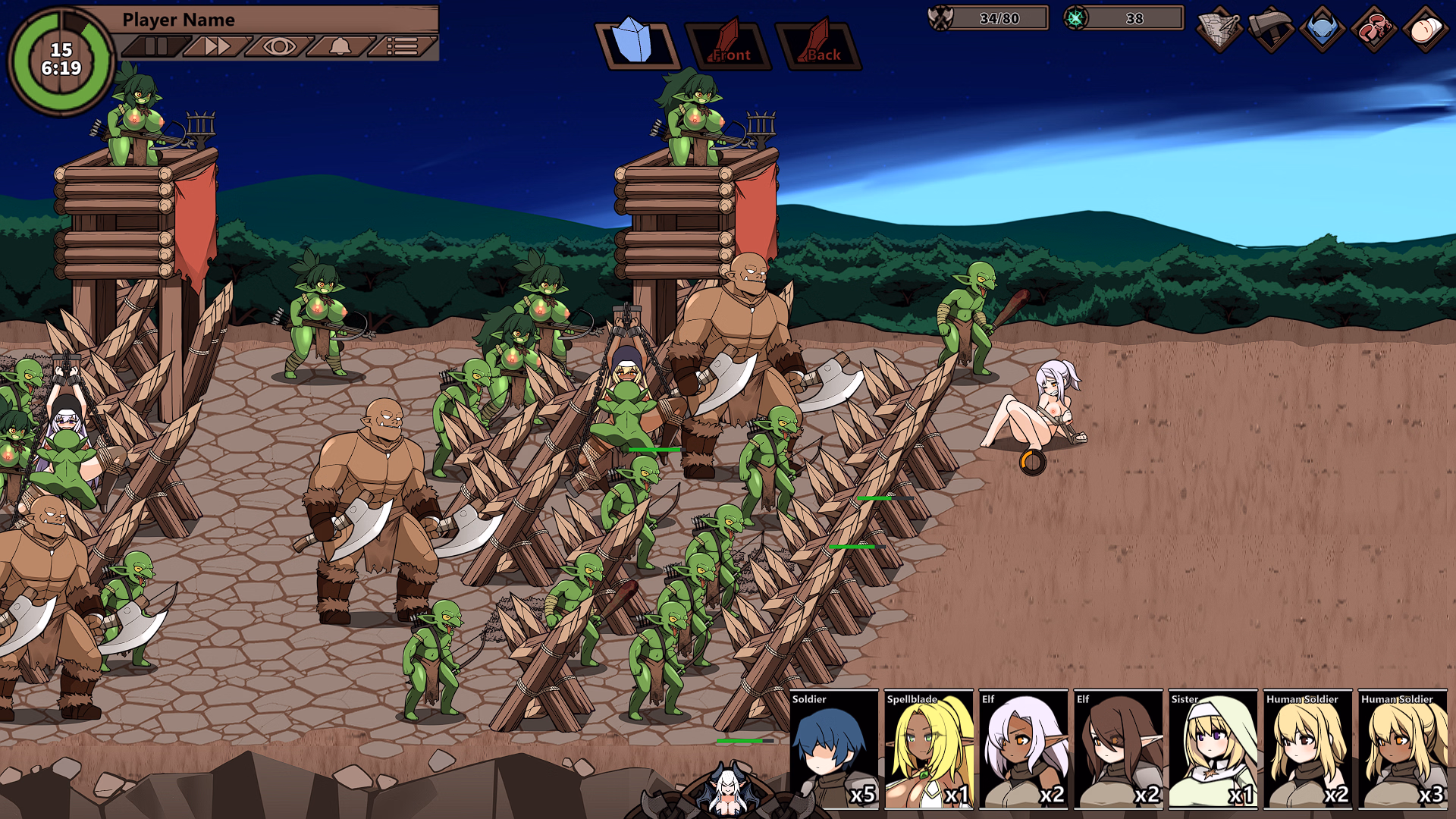The image size is (1456, 819).
Task: Click the white-haired demon portrait emblem
Action: pos(727,792)
